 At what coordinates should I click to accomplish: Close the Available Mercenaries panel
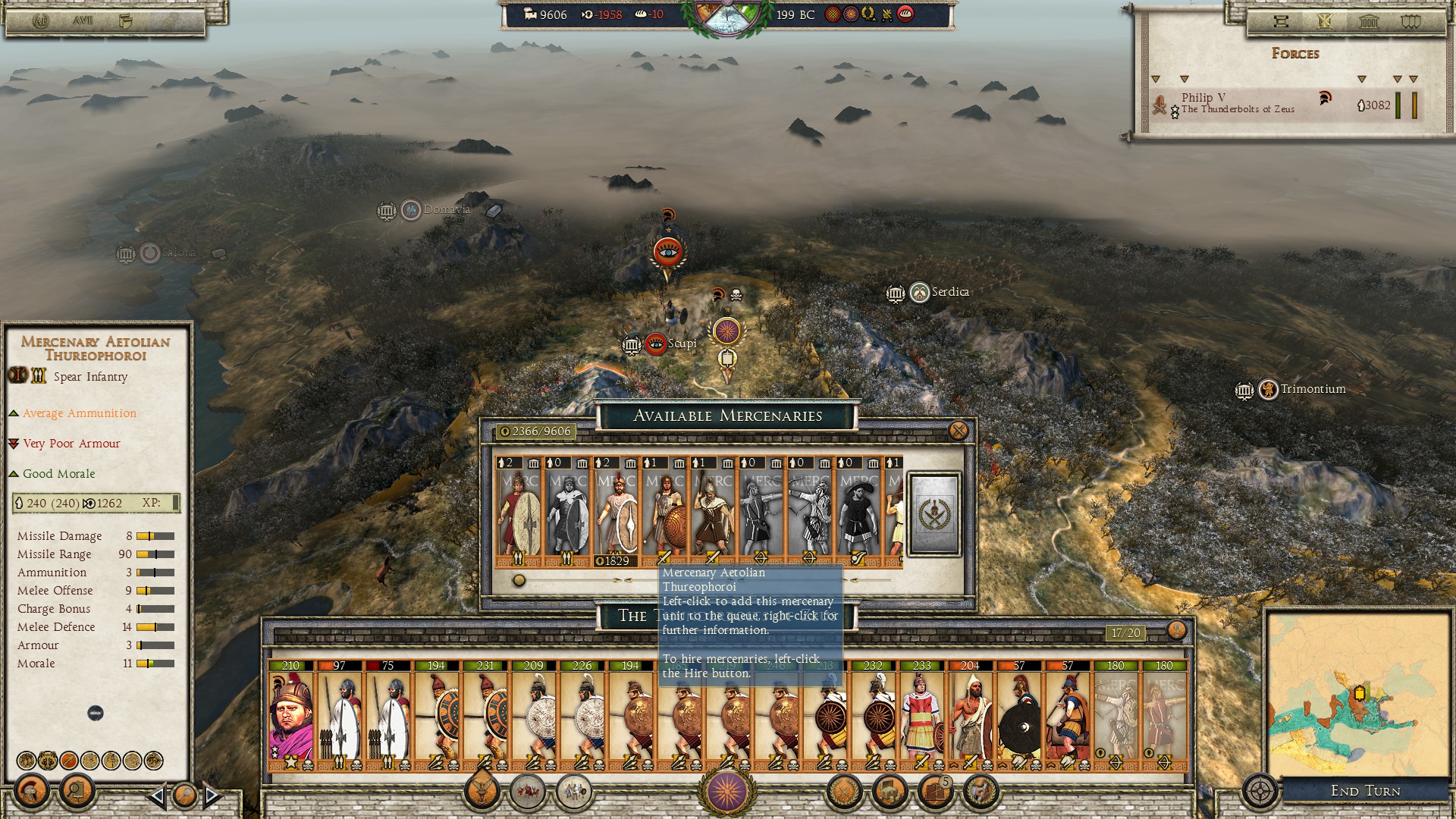point(959,431)
